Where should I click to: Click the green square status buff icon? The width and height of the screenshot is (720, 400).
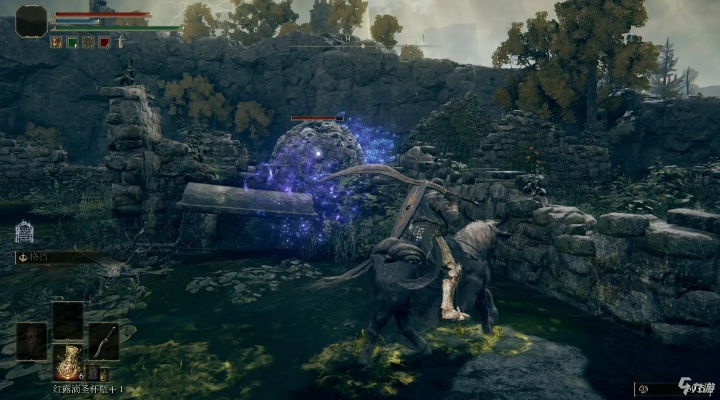(x=71, y=42)
